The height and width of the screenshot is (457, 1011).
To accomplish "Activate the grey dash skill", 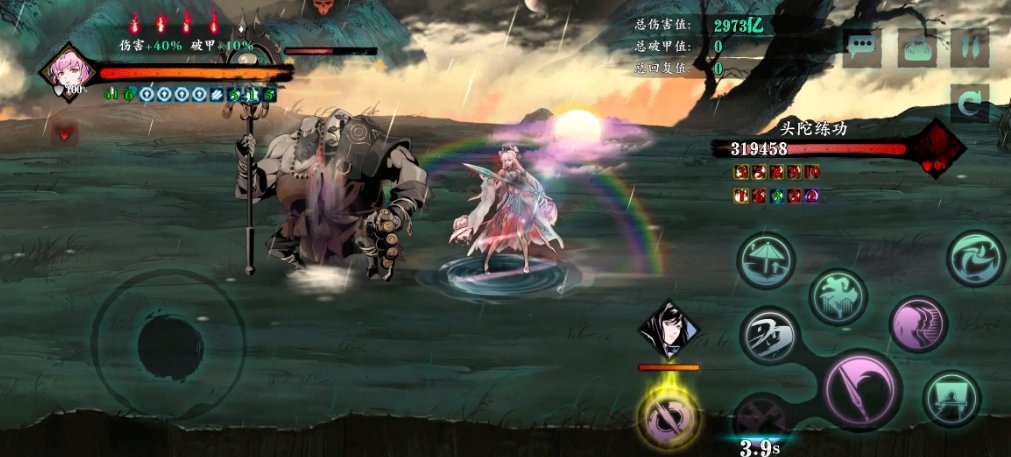I will [x=769, y=334].
